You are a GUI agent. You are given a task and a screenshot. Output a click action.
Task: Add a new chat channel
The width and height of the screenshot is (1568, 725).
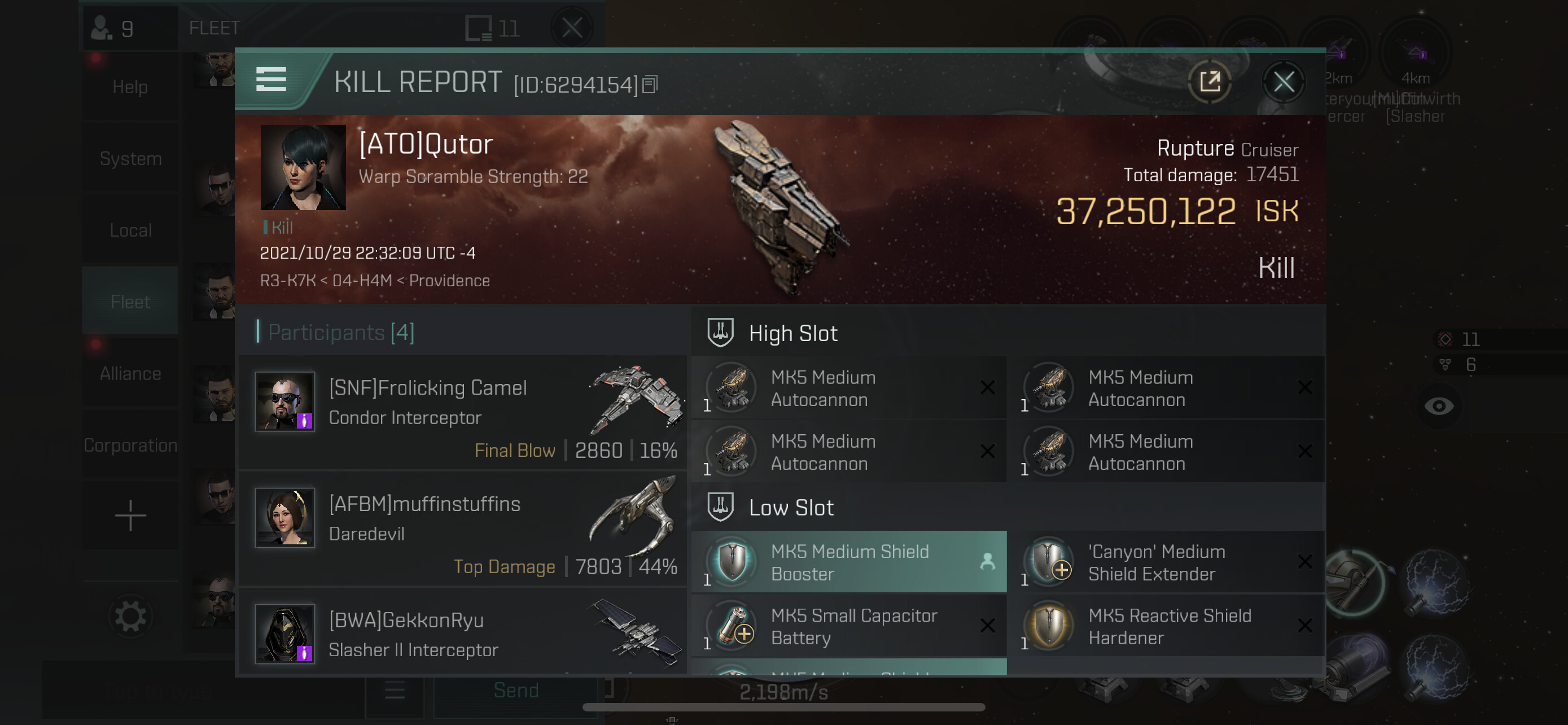tap(130, 516)
